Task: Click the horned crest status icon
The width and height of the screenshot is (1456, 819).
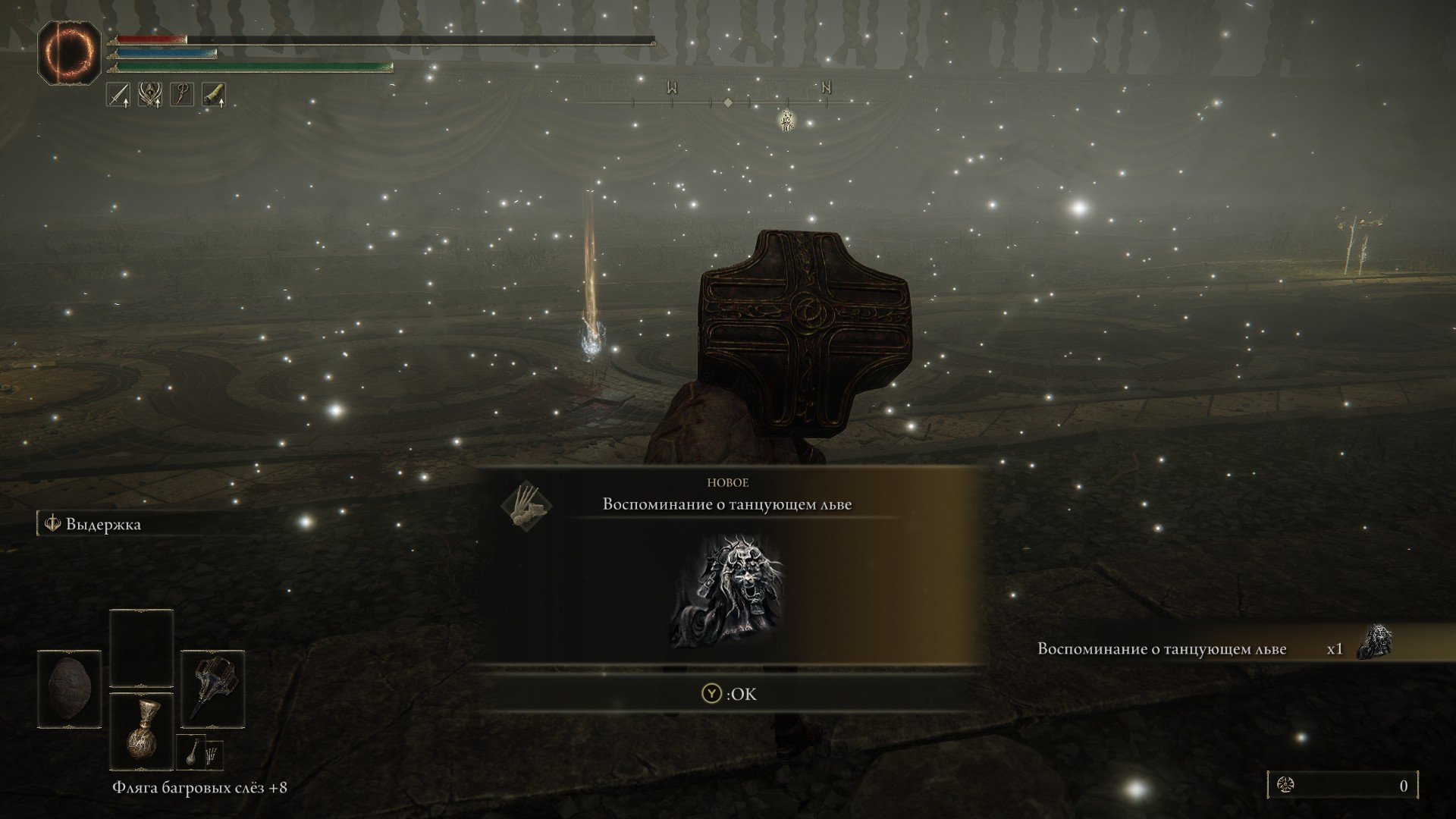Action: click(x=149, y=95)
